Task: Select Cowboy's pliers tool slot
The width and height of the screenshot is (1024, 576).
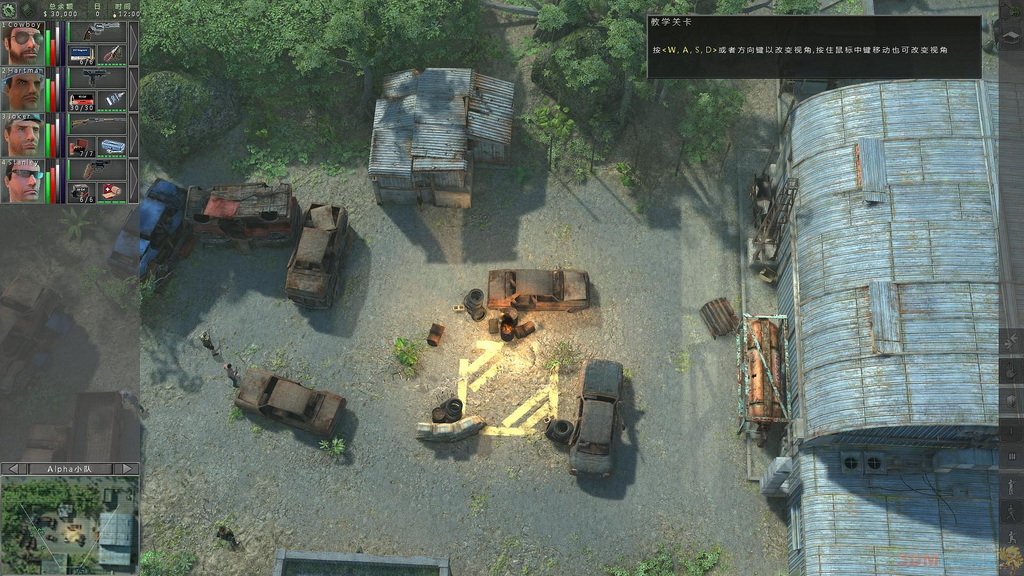Action: 112,54
